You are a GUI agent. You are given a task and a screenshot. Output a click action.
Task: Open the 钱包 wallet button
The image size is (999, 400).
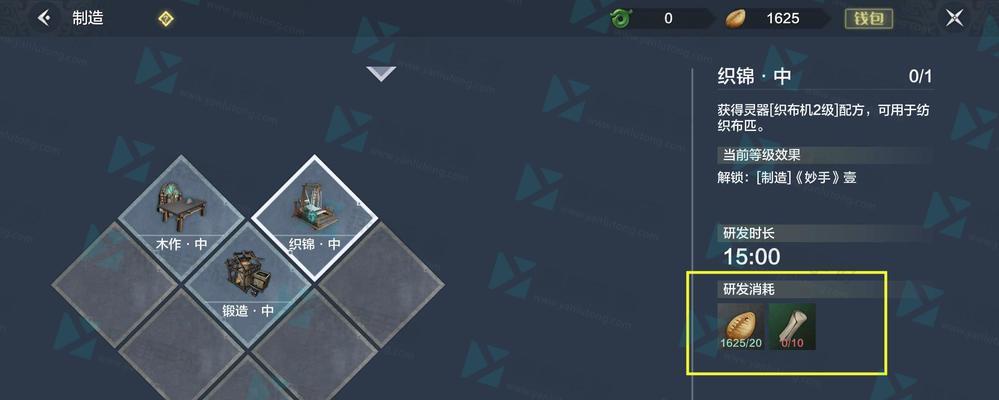tap(868, 18)
